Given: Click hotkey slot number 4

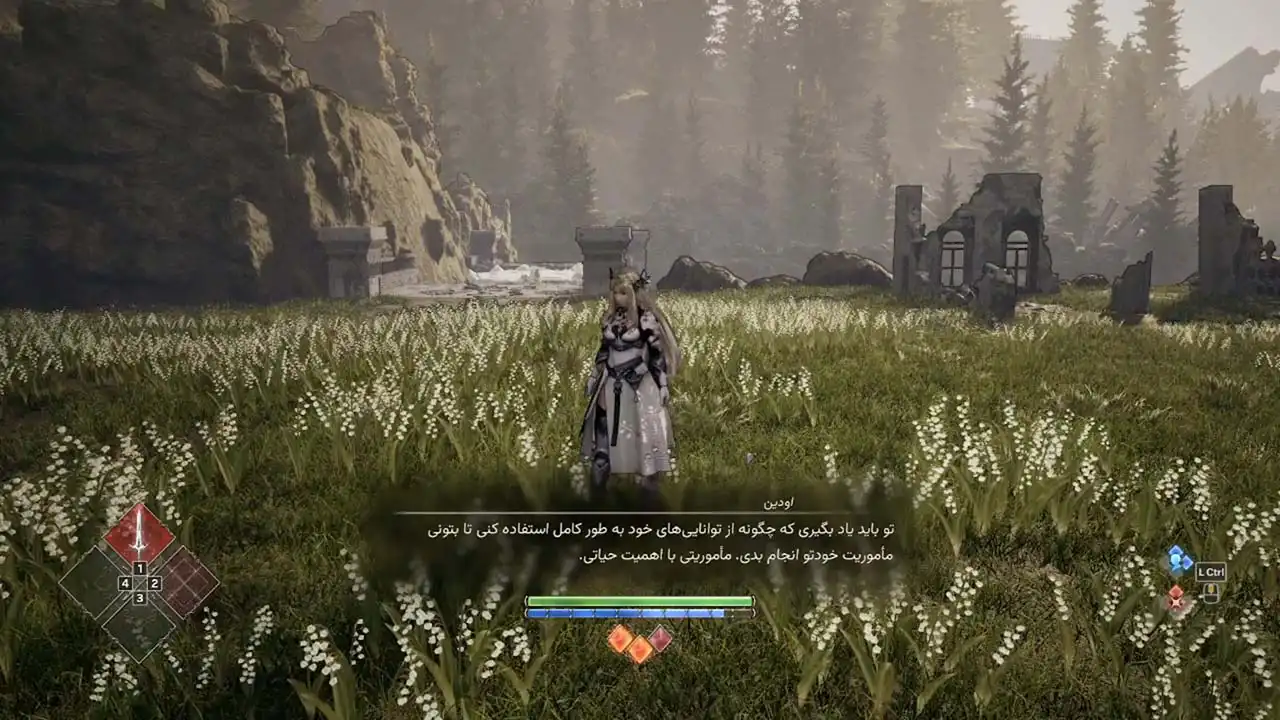Looking at the screenshot, I should point(125,583).
